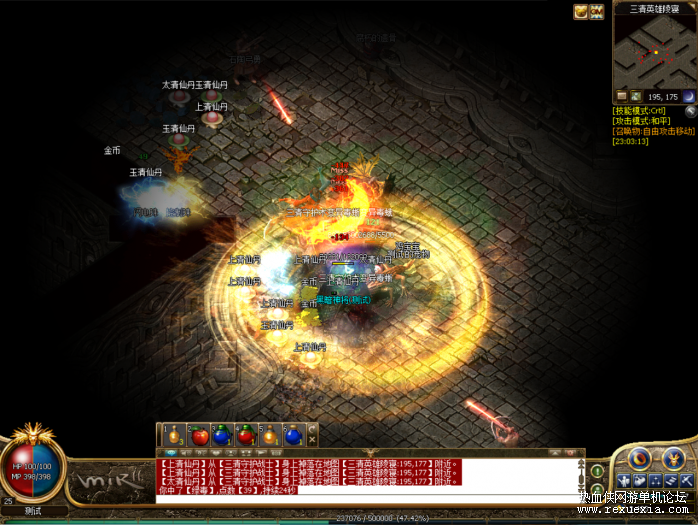Open the golden horned helmet button
This screenshot has width=698, height=525.
coord(672,458)
